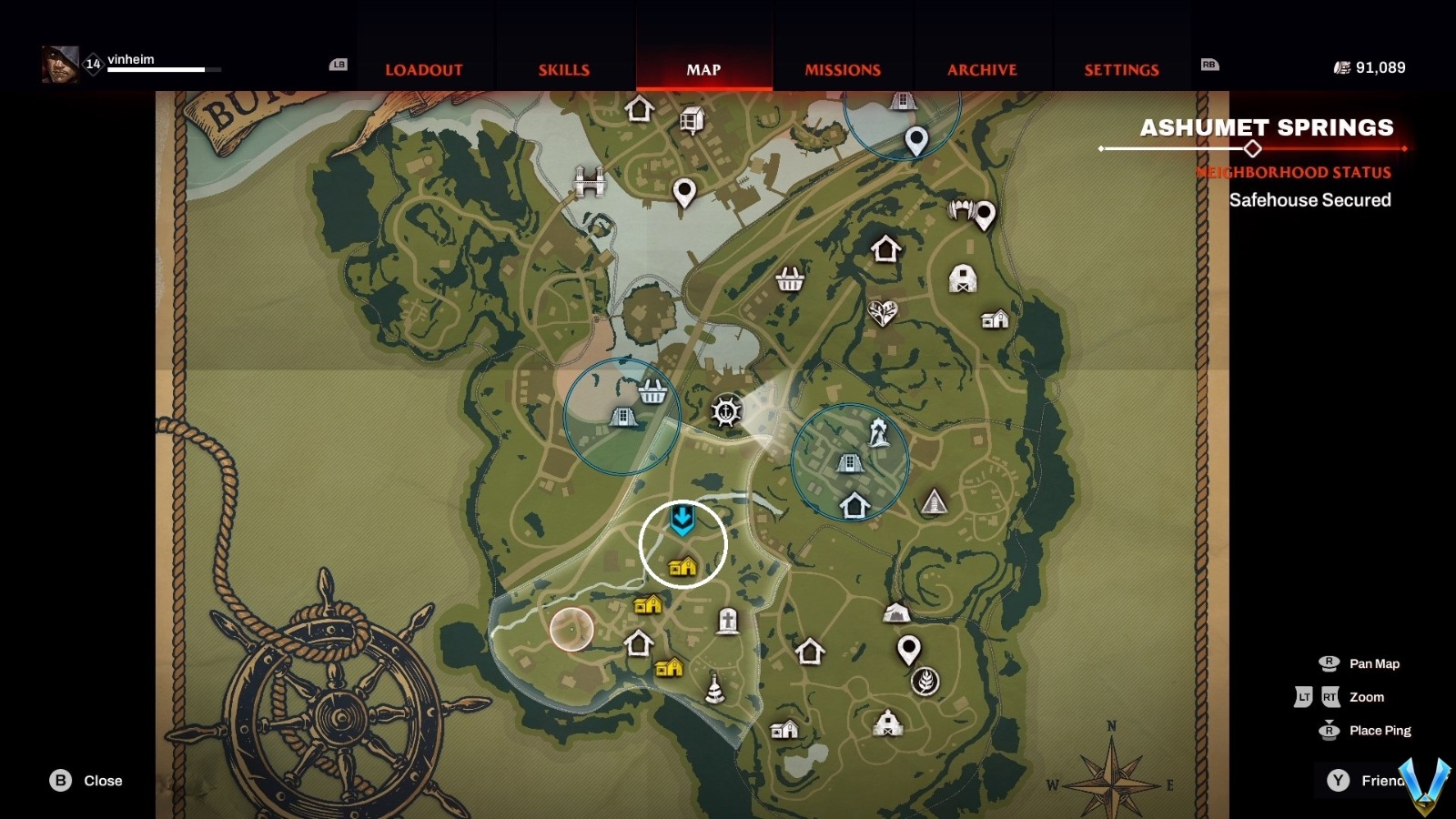Screen dimensions: 1456x819
Task: Switch to the Loadout tab
Action: (423, 70)
